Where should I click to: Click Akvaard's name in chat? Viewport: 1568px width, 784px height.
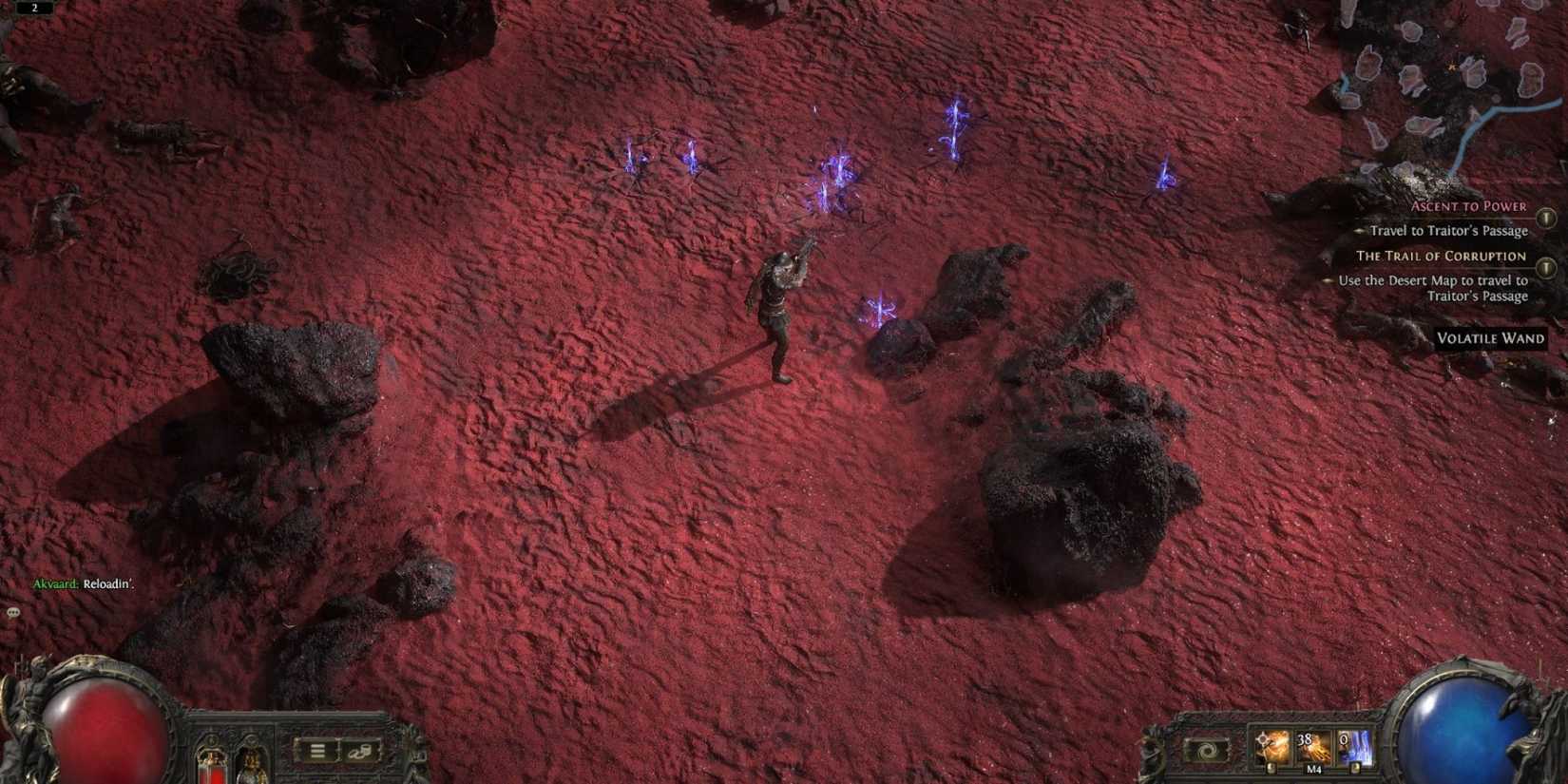point(57,583)
